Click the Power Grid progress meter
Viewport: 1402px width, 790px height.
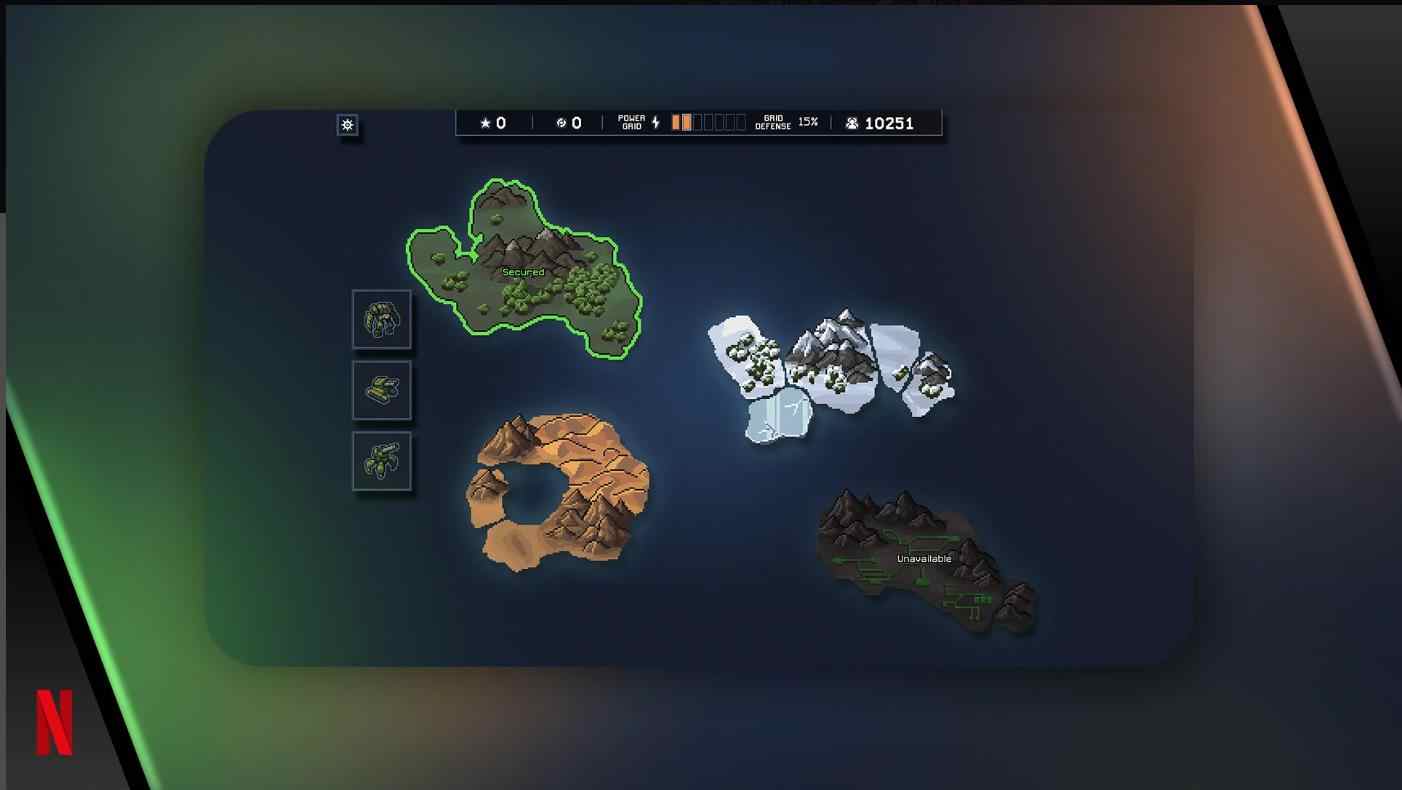pos(710,123)
